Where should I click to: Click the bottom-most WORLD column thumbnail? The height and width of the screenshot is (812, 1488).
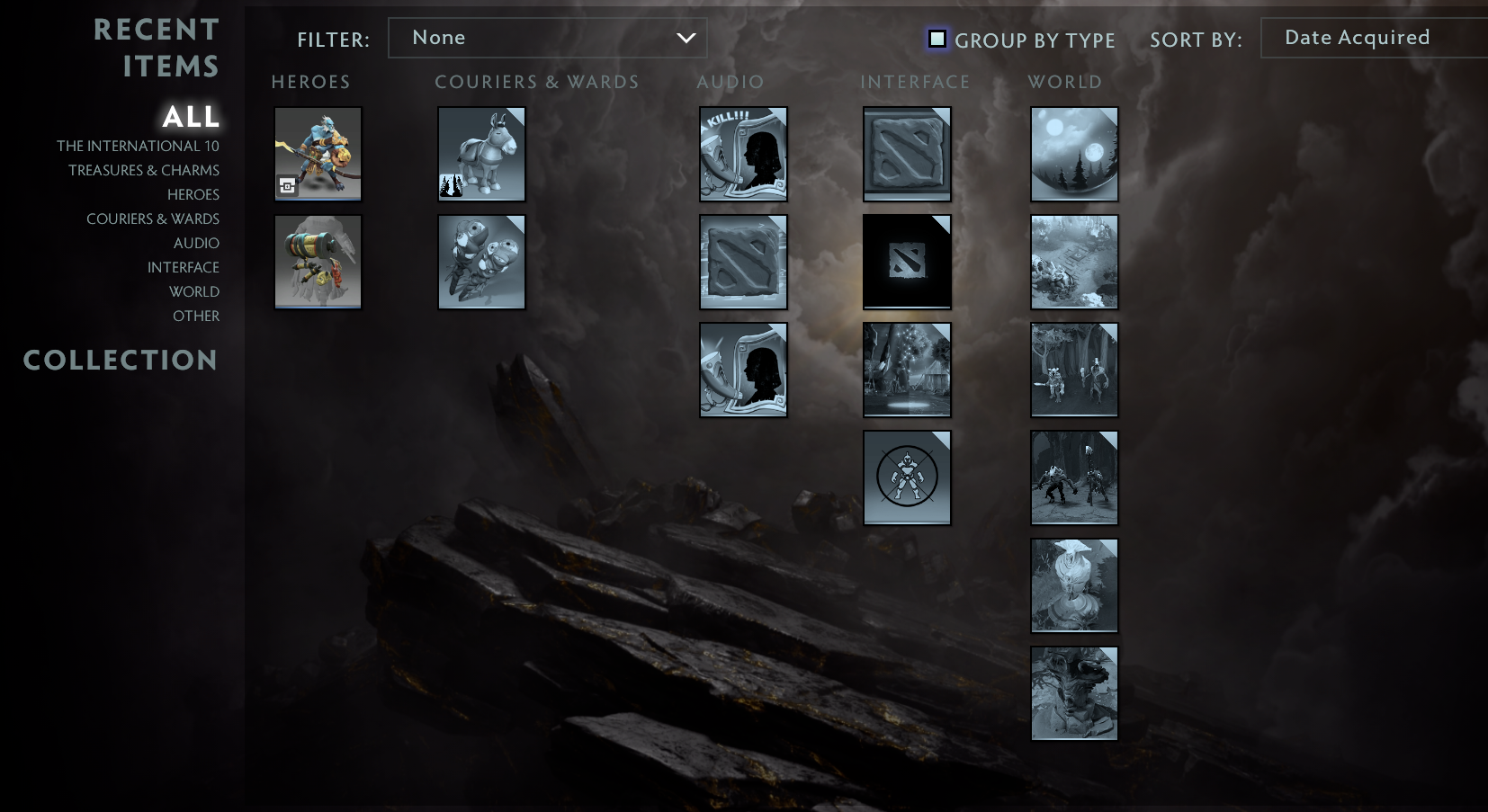[x=1074, y=693]
